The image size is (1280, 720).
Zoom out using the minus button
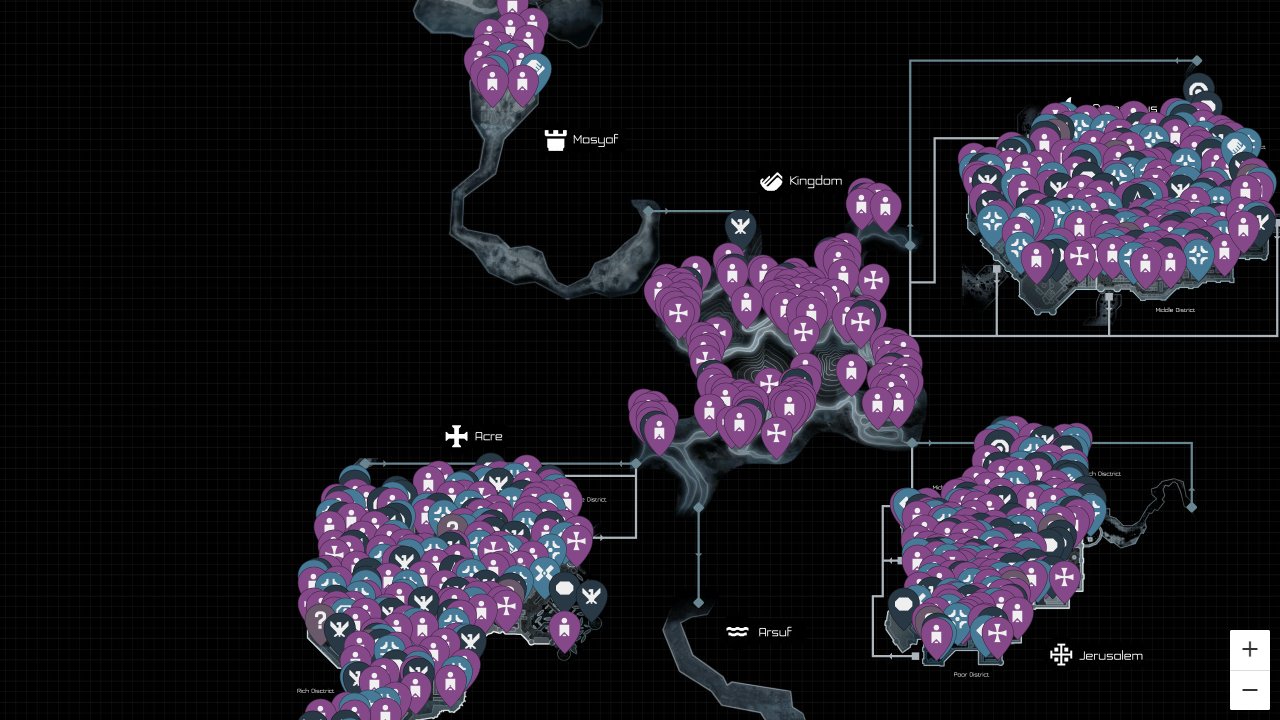(x=1250, y=690)
